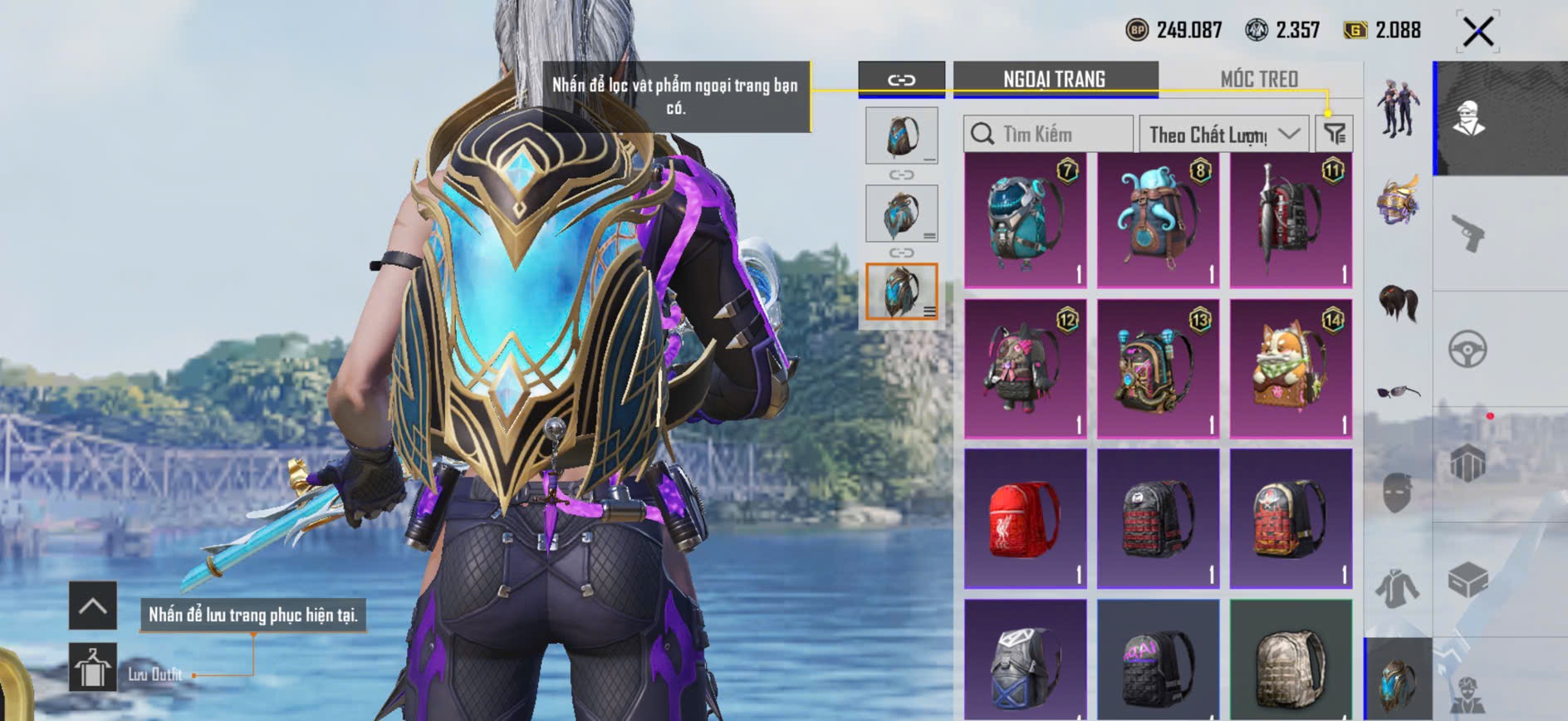Image resolution: width=1568 pixels, height=721 pixels.
Task: Toggle the owned items filter button
Action: (x=1335, y=134)
